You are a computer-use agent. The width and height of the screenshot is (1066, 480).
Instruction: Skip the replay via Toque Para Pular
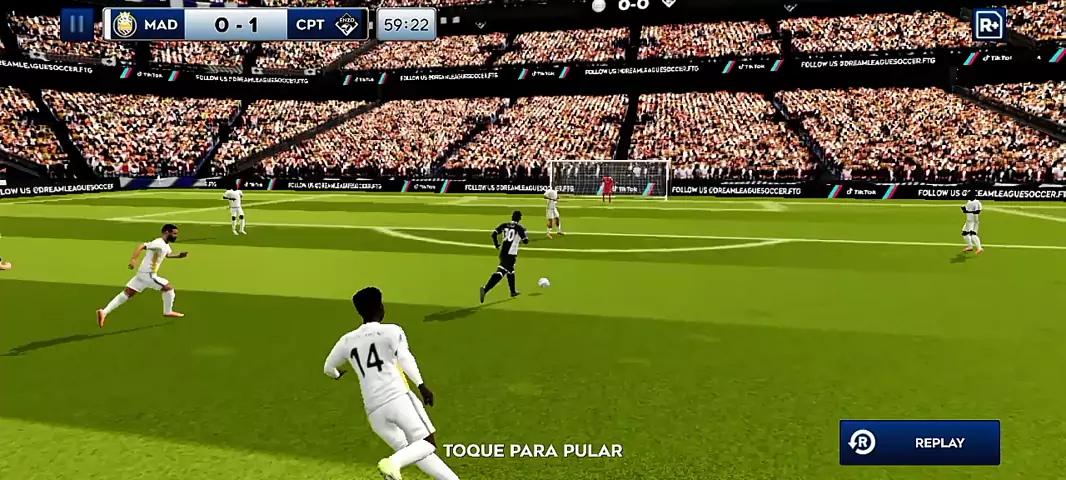point(532,451)
